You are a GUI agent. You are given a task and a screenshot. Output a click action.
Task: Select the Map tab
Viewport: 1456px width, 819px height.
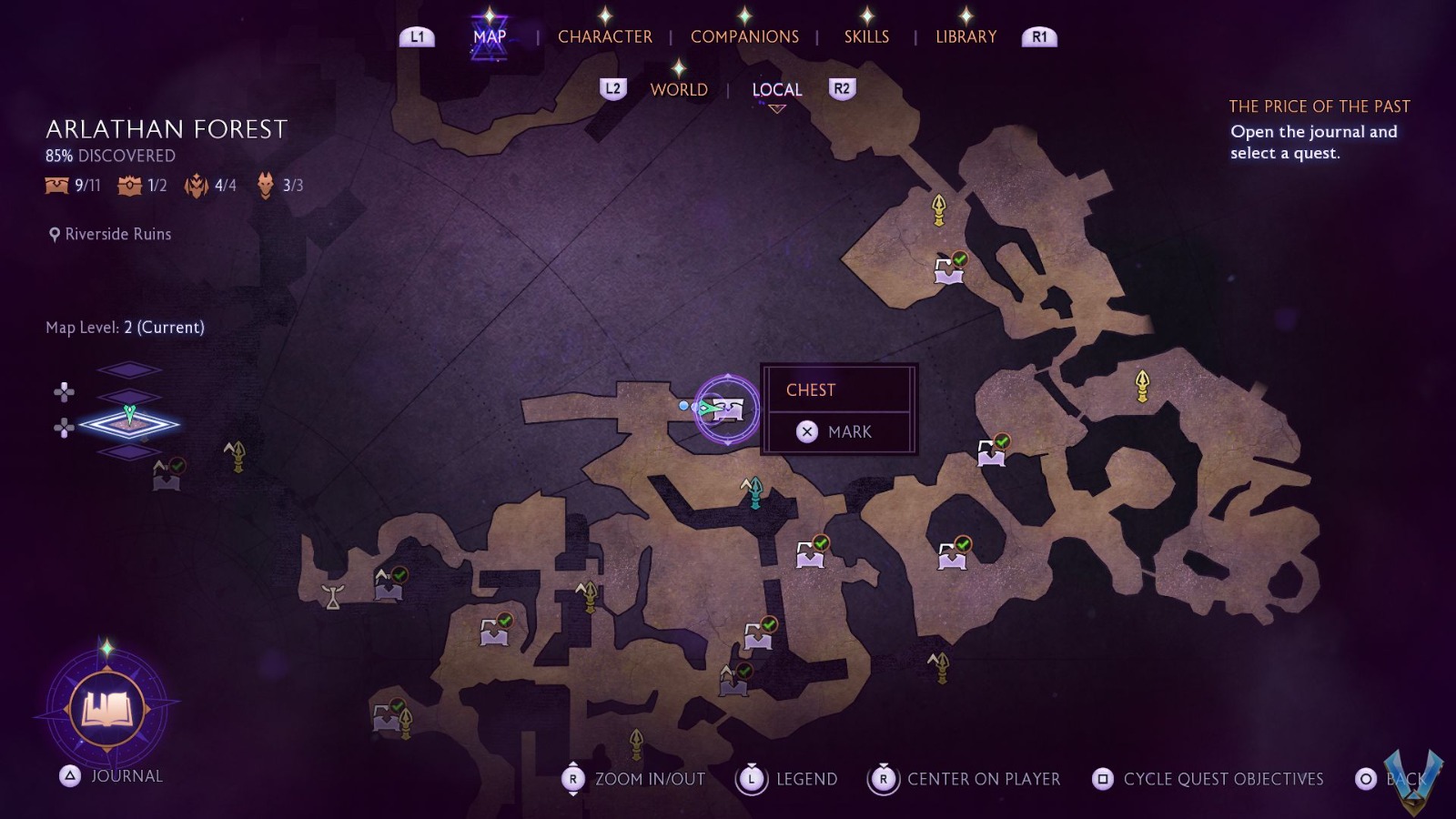tap(490, 36)
